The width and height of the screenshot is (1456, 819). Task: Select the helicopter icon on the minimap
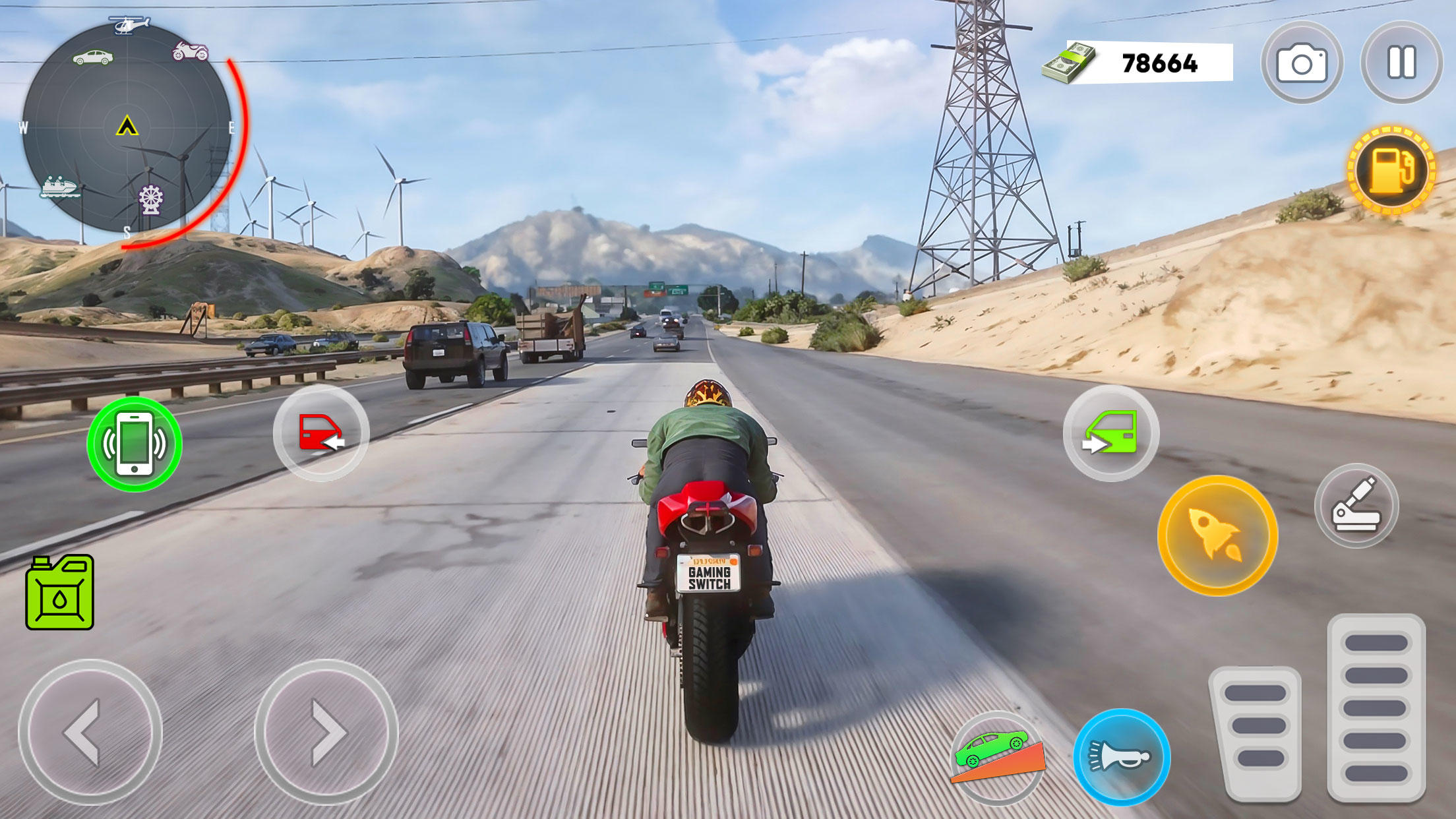click(x=129, y=25)
